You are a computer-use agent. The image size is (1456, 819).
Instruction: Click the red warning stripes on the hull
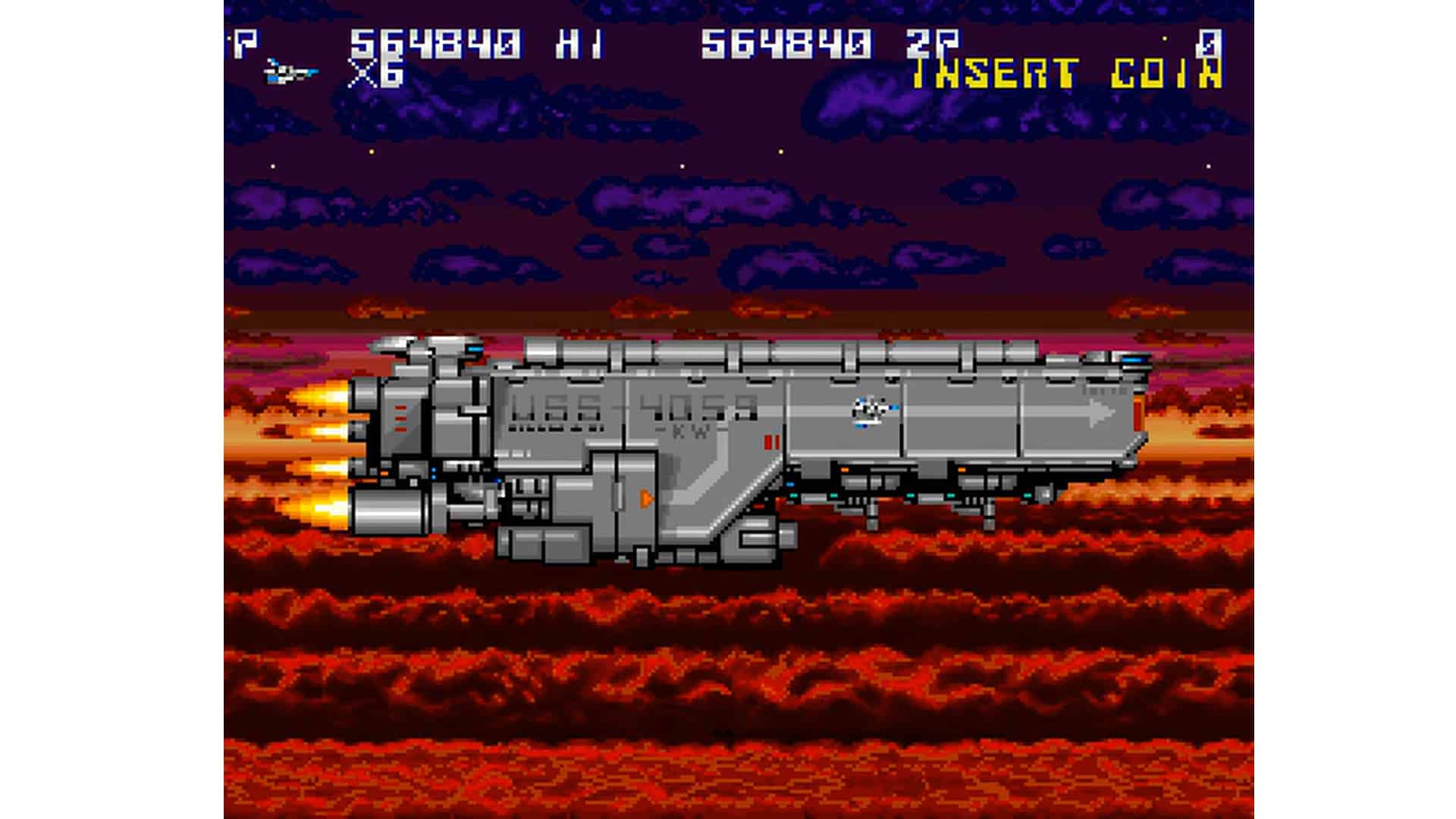[x=772, y=441]
